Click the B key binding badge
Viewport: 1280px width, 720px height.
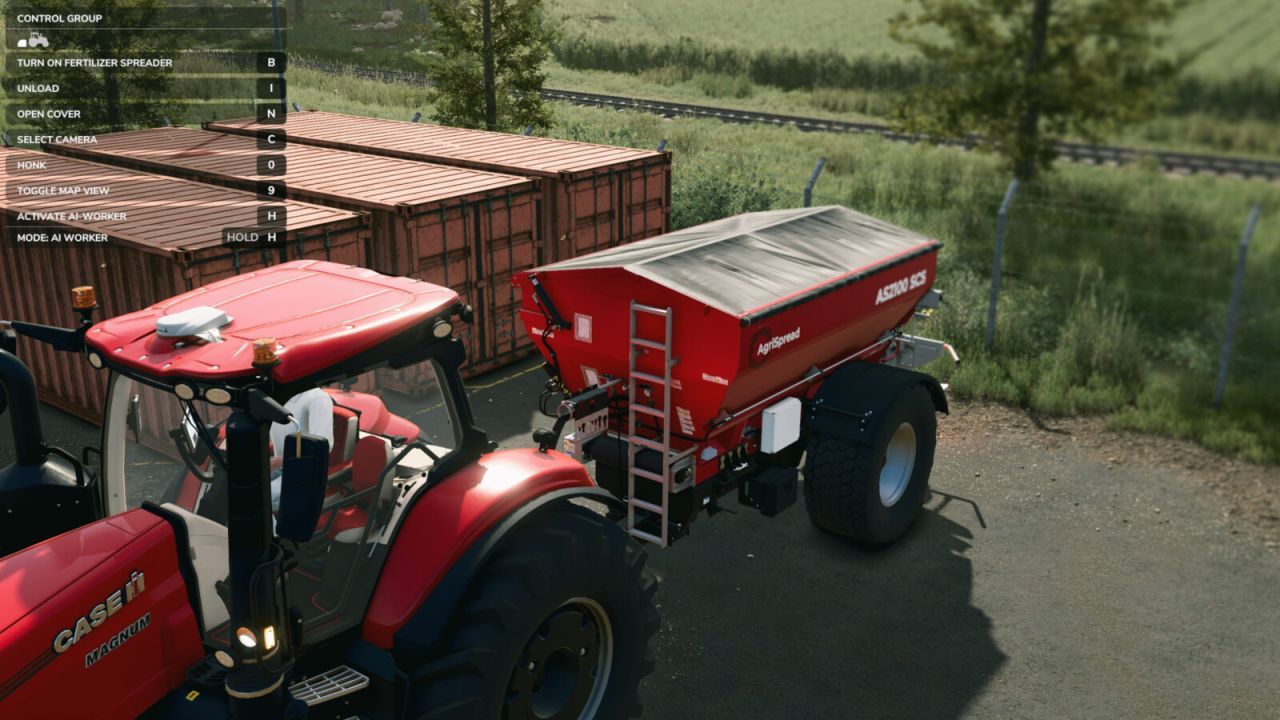268,63
